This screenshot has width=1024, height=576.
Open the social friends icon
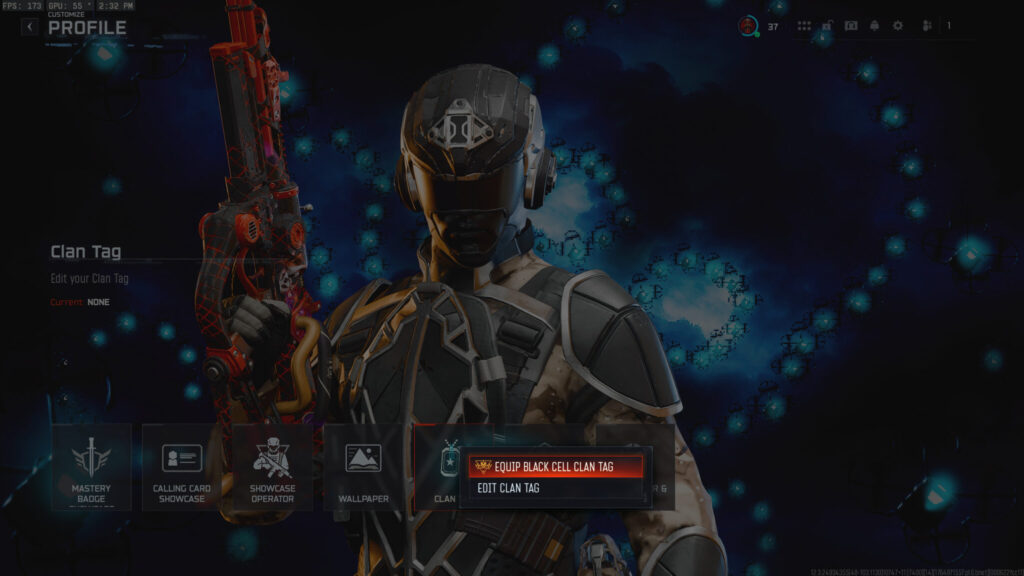pyautogui.click(x=927, y=26)
